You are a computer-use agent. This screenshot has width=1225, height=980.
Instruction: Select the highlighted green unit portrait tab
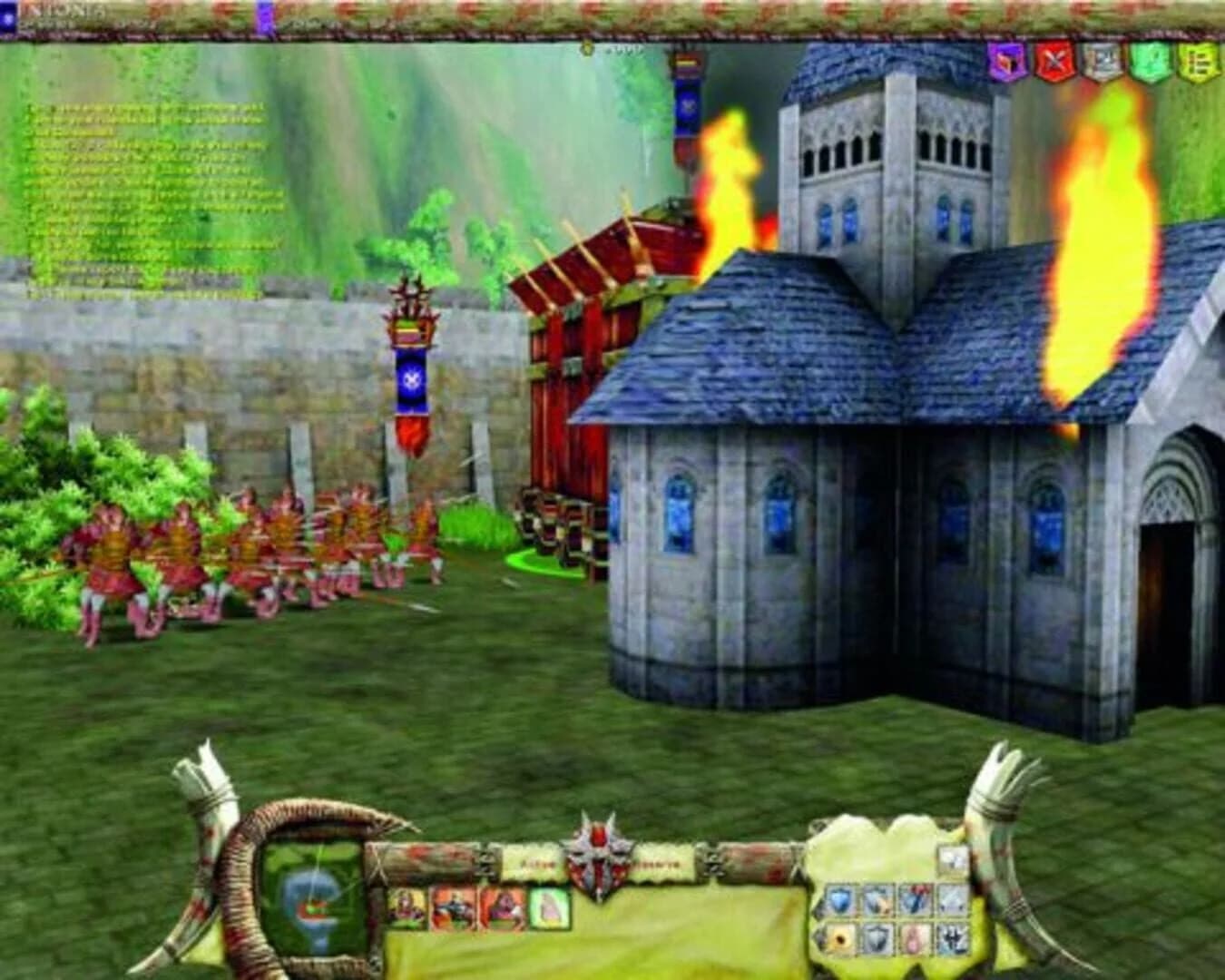click(551, 908)
